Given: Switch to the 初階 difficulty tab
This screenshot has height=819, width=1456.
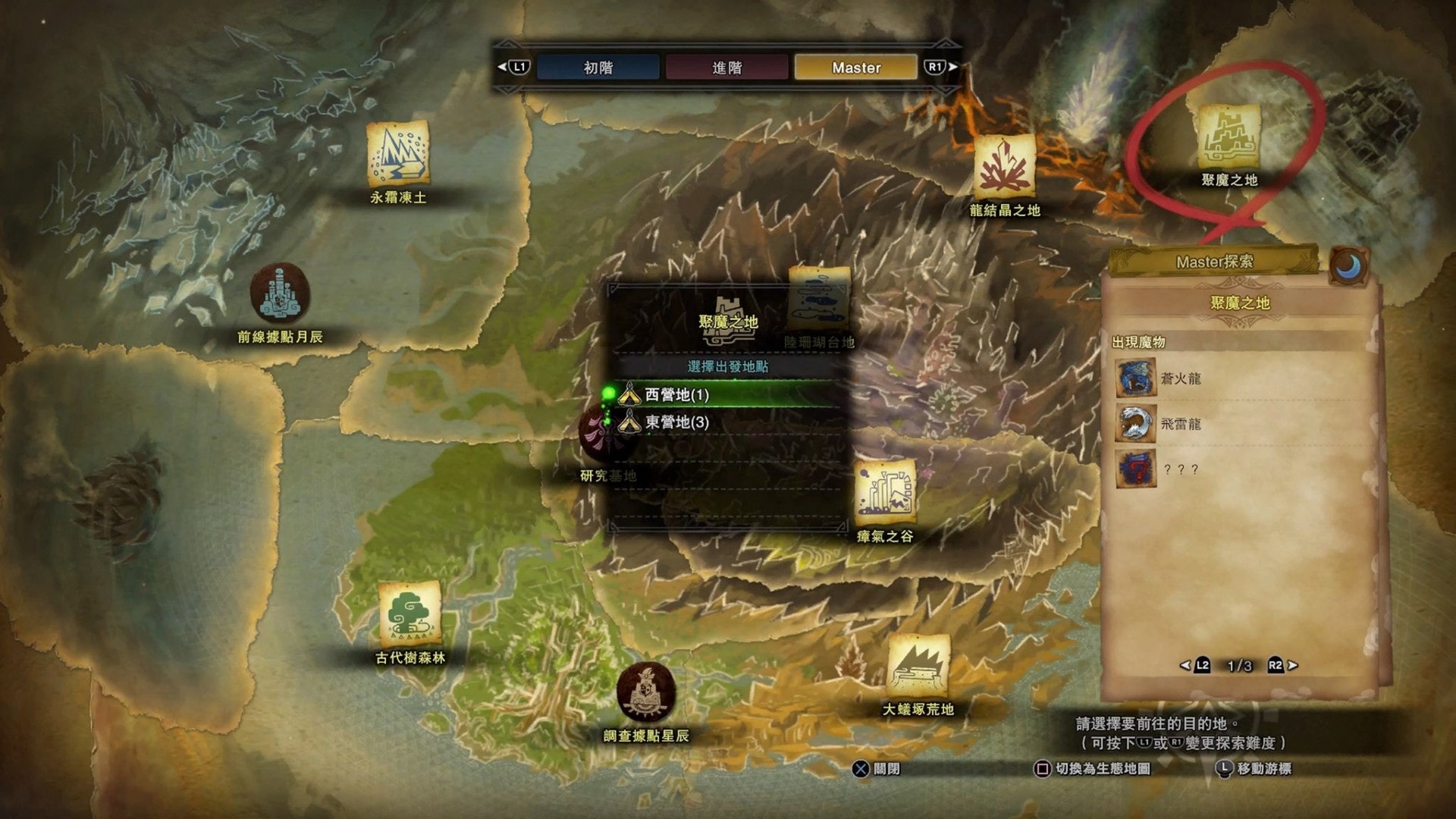Looking at the screenshot, I should pyautogui.click(x=598, y=67).
